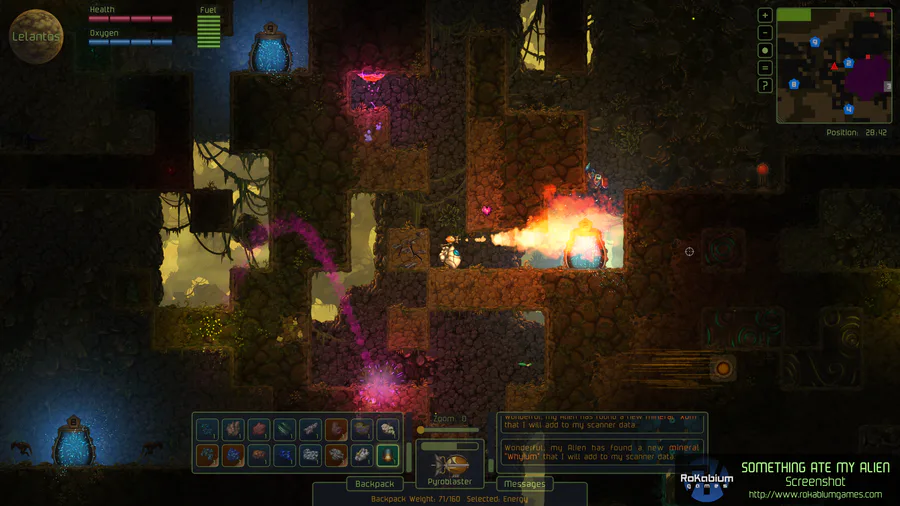
Task: Select teleporter marker 8 on the minimap
Action: [x=795, y=85]
